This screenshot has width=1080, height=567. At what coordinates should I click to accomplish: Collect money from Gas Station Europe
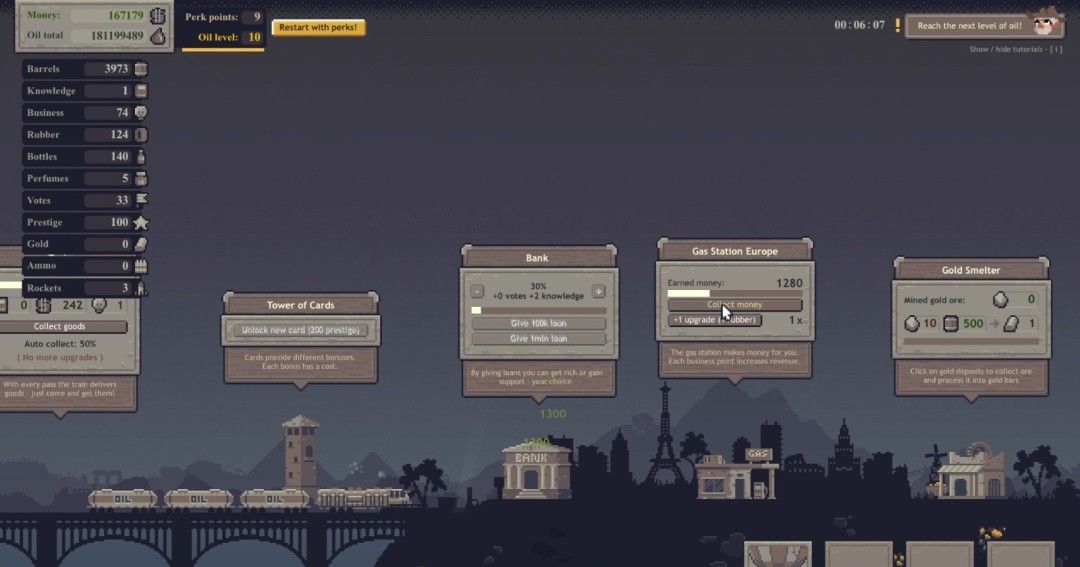735,304
